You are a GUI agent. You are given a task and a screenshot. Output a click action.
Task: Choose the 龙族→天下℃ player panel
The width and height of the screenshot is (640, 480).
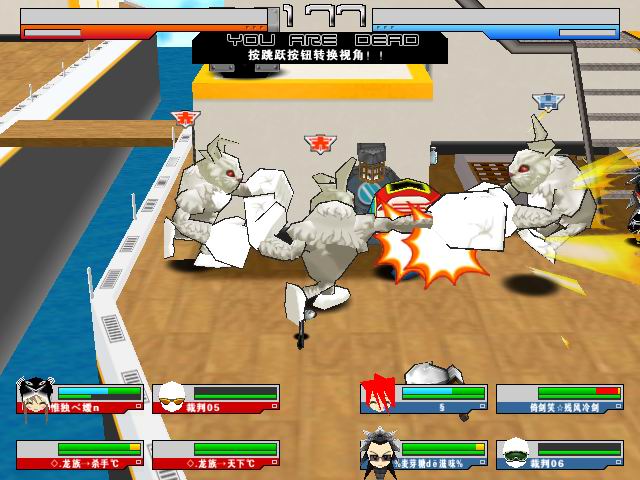[216, 455]
